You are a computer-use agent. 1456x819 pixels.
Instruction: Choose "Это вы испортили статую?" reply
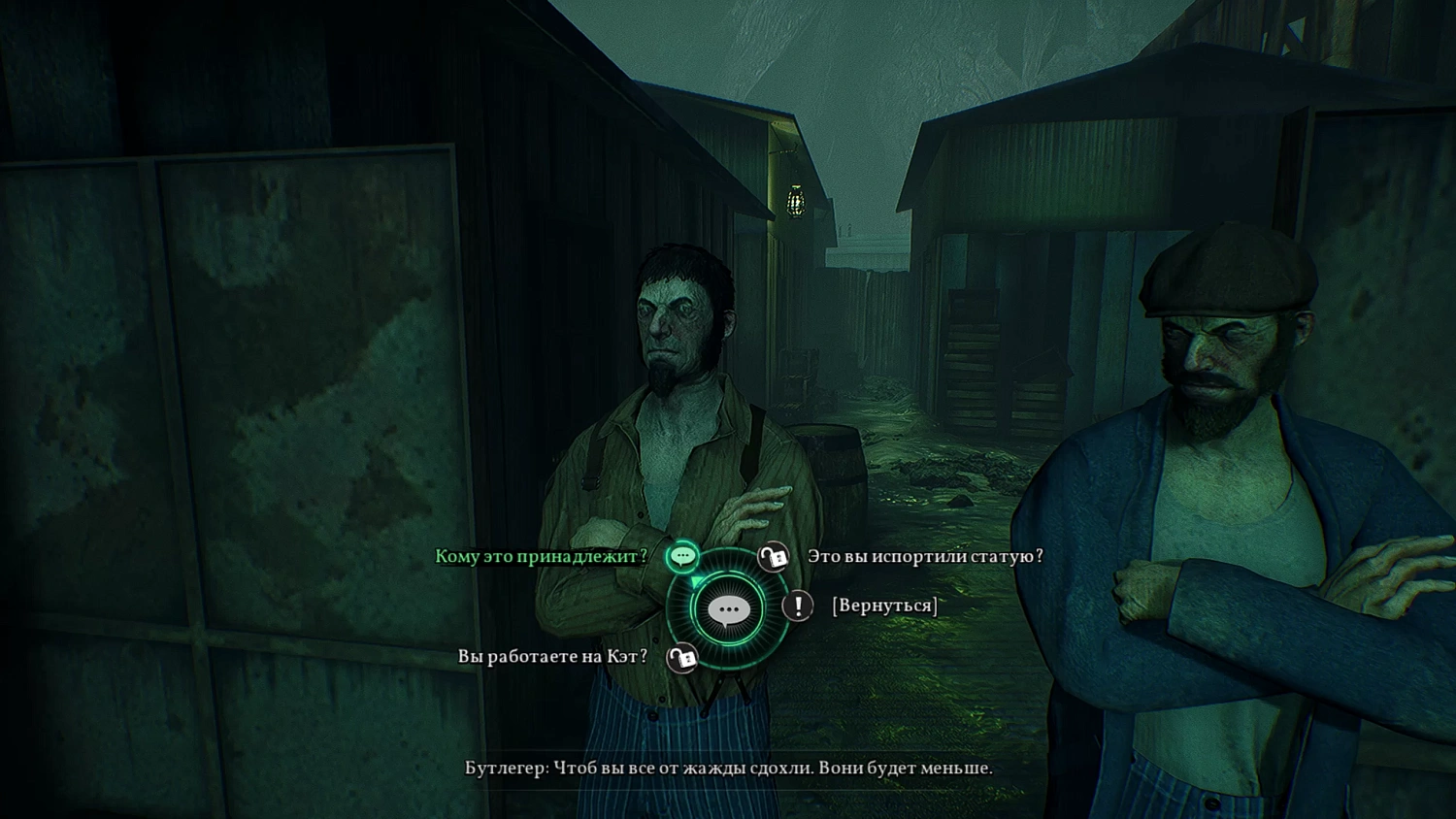point(924,556)
